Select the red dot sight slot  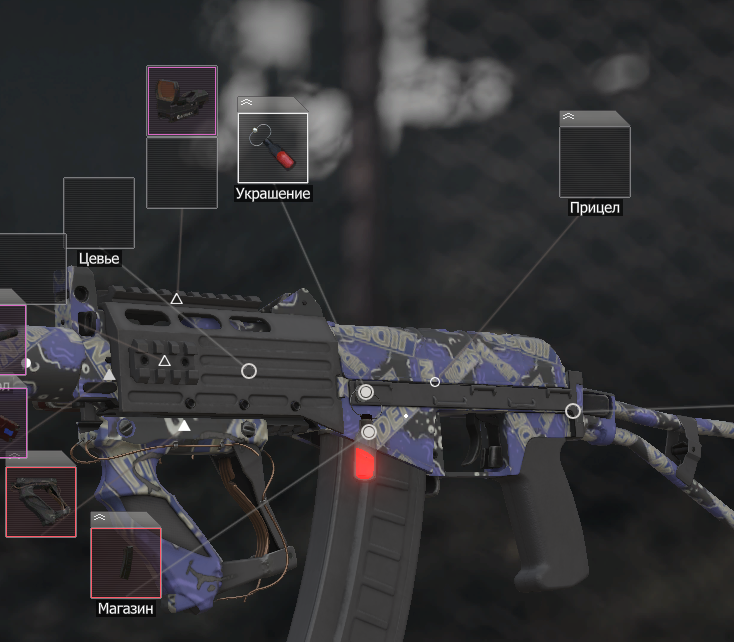click(182, 100)
